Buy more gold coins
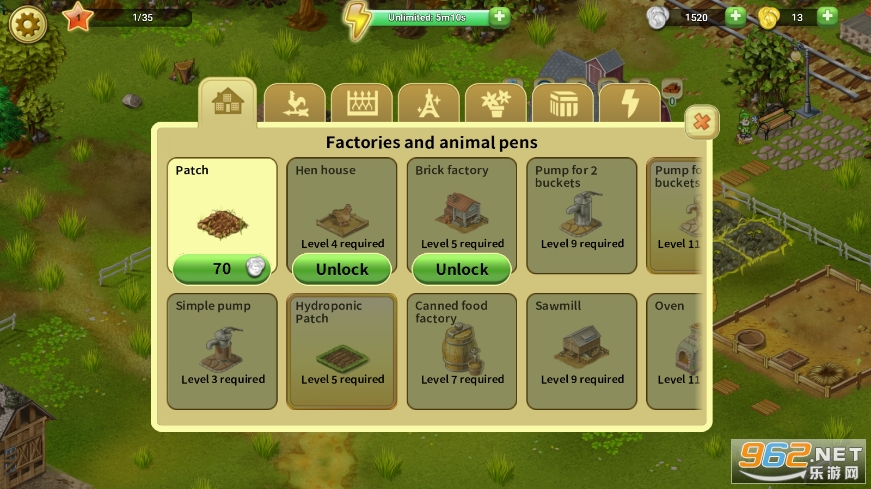871x489 pixels. pyautogui.click(x=827, y=16)
